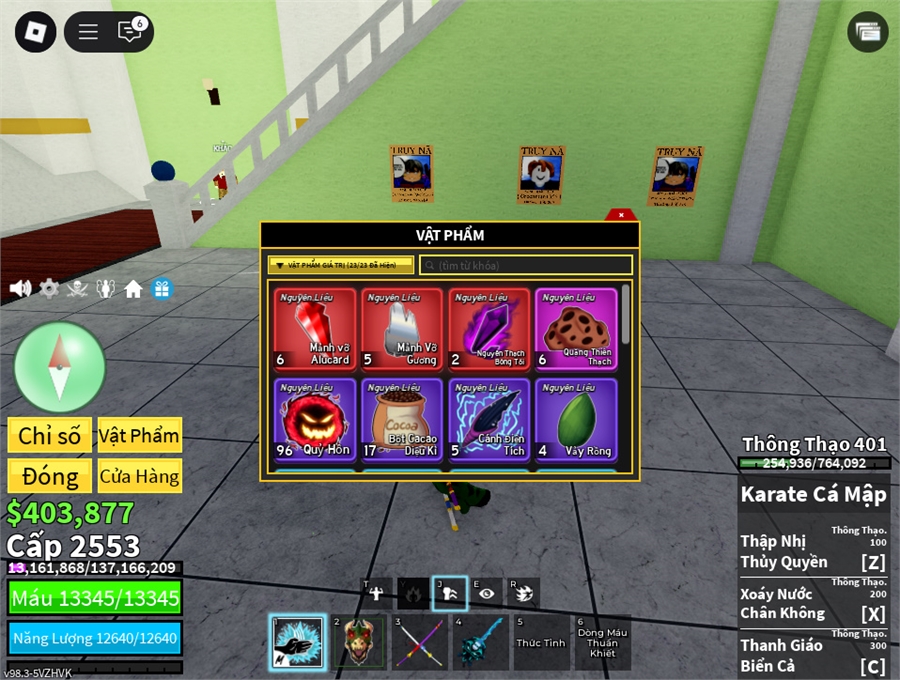Choose the Mảnh Vỡ Gương material
Image resolution: width=900 pixels, height=680 pixels.
pos(400,329)
